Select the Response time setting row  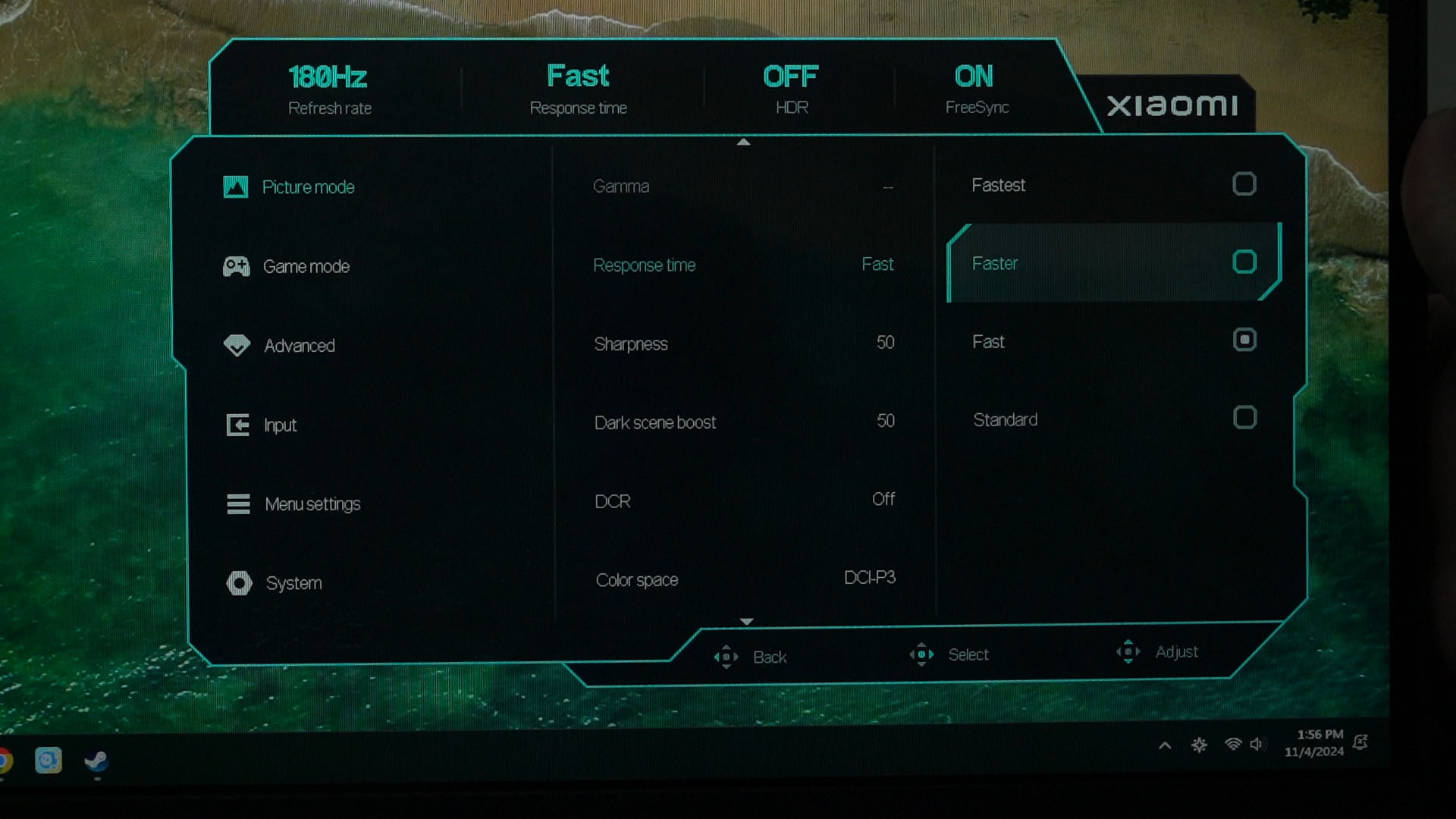click(743, 265)
